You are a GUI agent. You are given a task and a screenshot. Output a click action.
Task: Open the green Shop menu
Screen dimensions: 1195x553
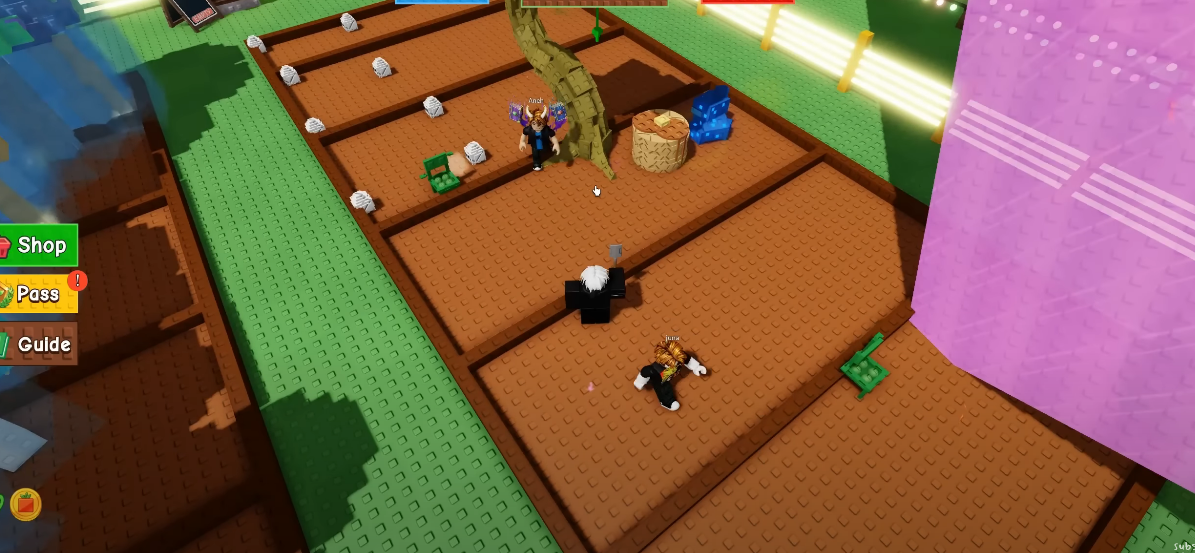(38, 245)
